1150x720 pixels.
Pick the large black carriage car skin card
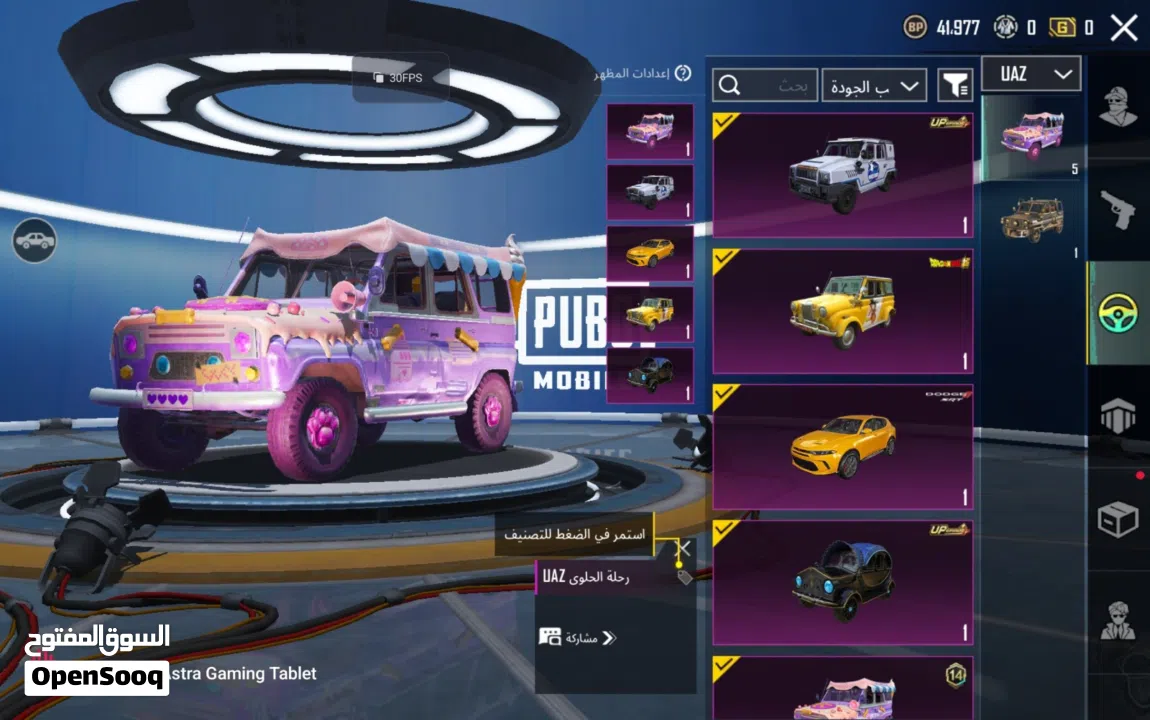[x=842, y=583]
